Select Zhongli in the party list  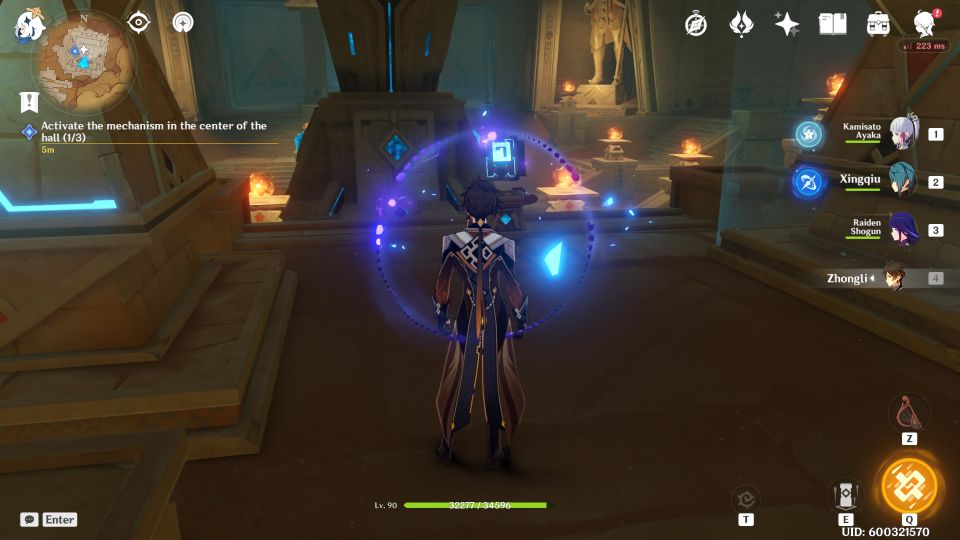[x=890, y=278]
